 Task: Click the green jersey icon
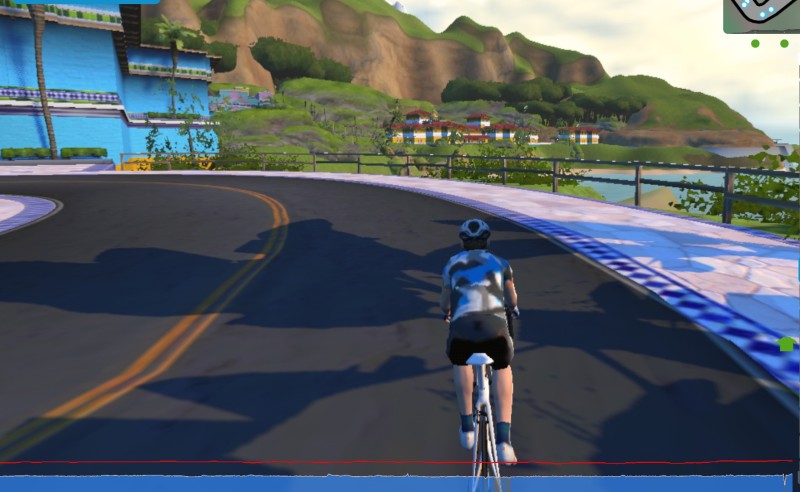point(786,344)
